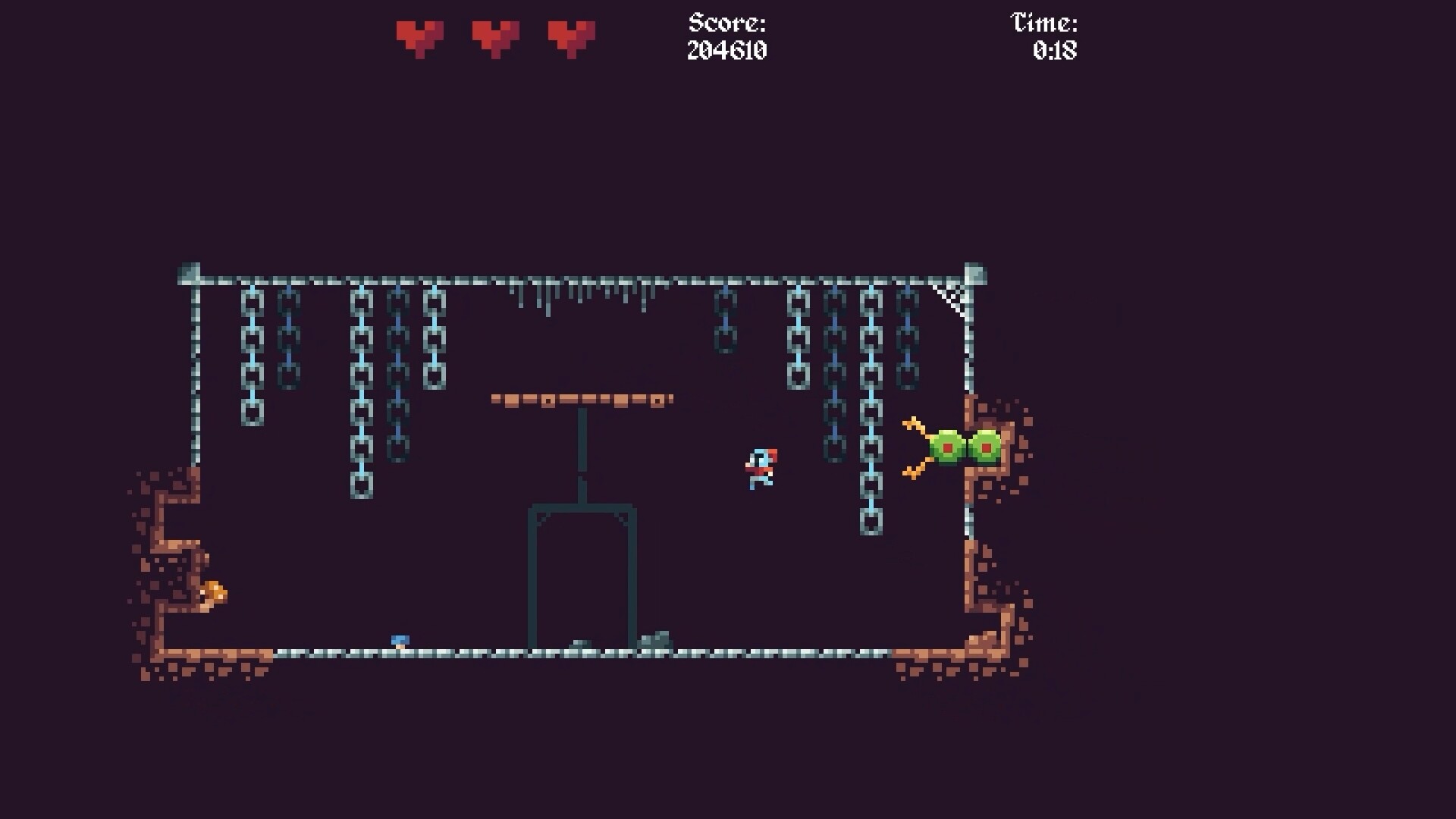
Task: Pick the blue mushroom on the floor
Action: pos(400,640)
